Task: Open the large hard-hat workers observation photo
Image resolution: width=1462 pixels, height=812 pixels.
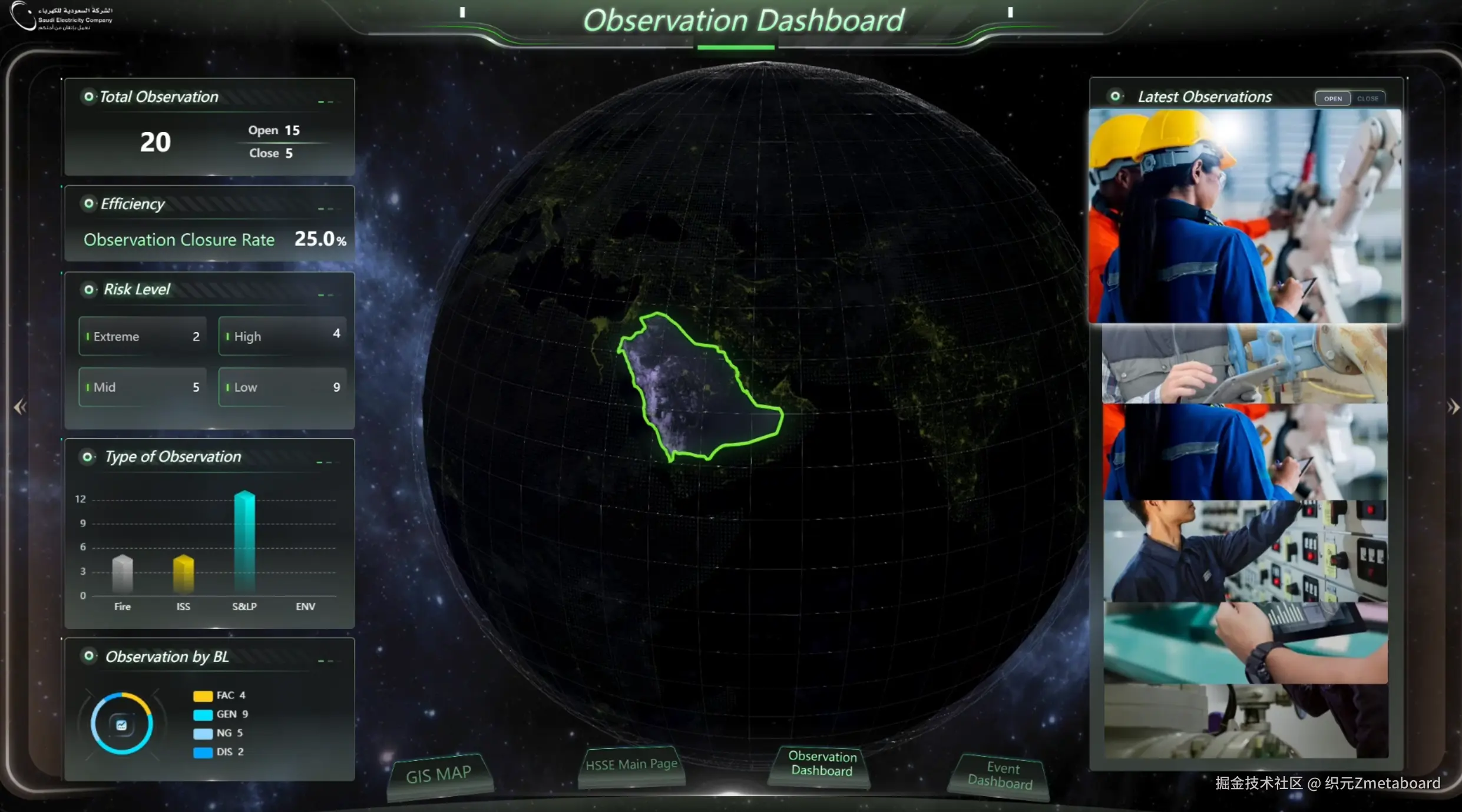Action: coord(1245,216)
